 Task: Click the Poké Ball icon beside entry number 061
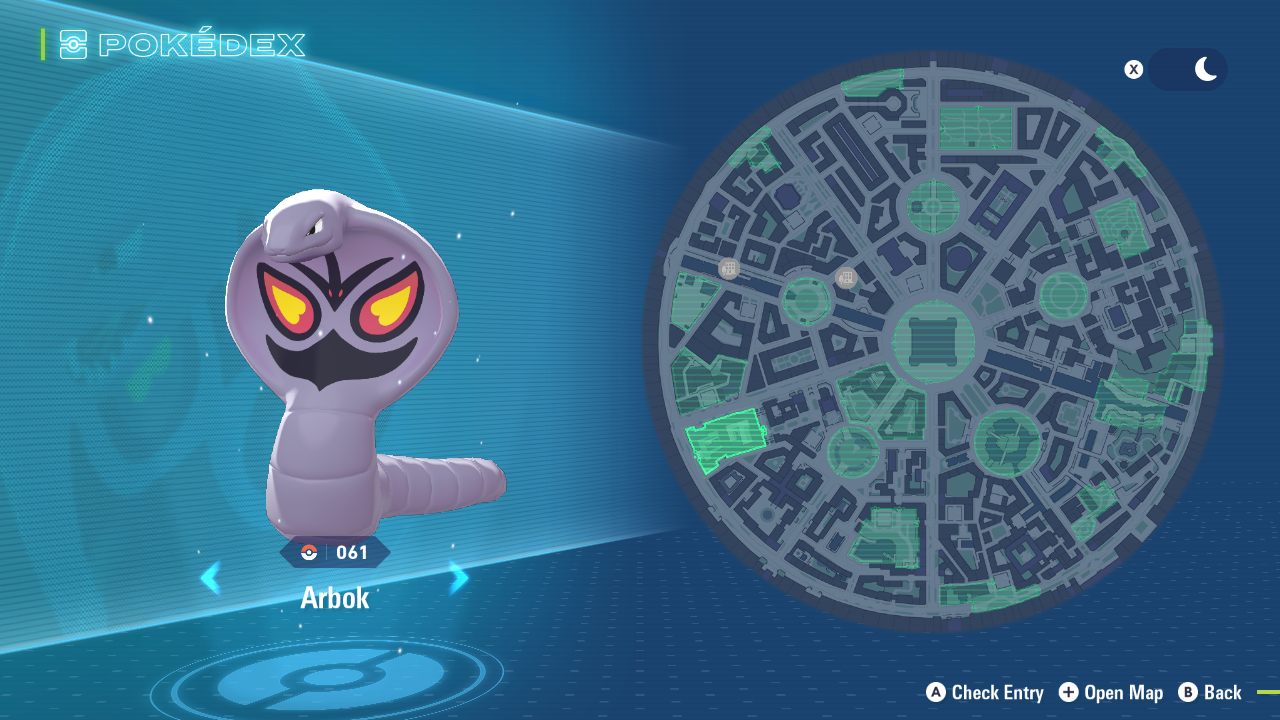click(311, 551)
